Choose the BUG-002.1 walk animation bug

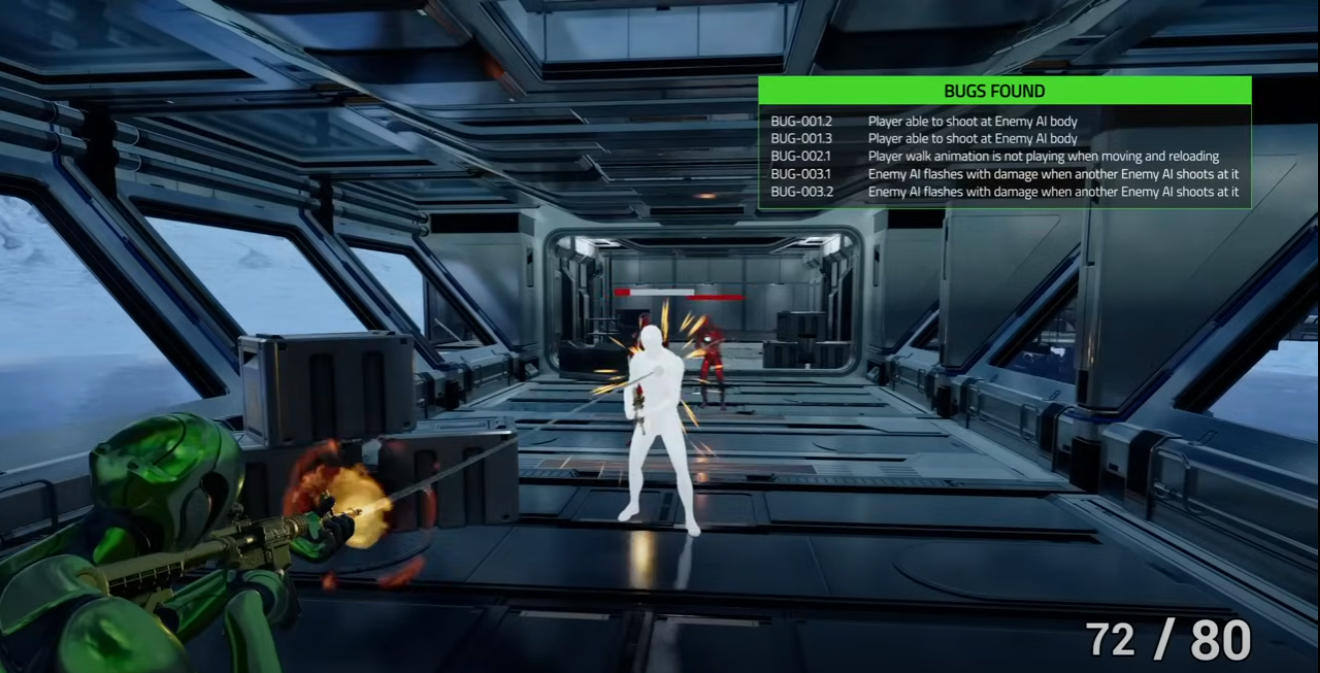click(1004, 156)
